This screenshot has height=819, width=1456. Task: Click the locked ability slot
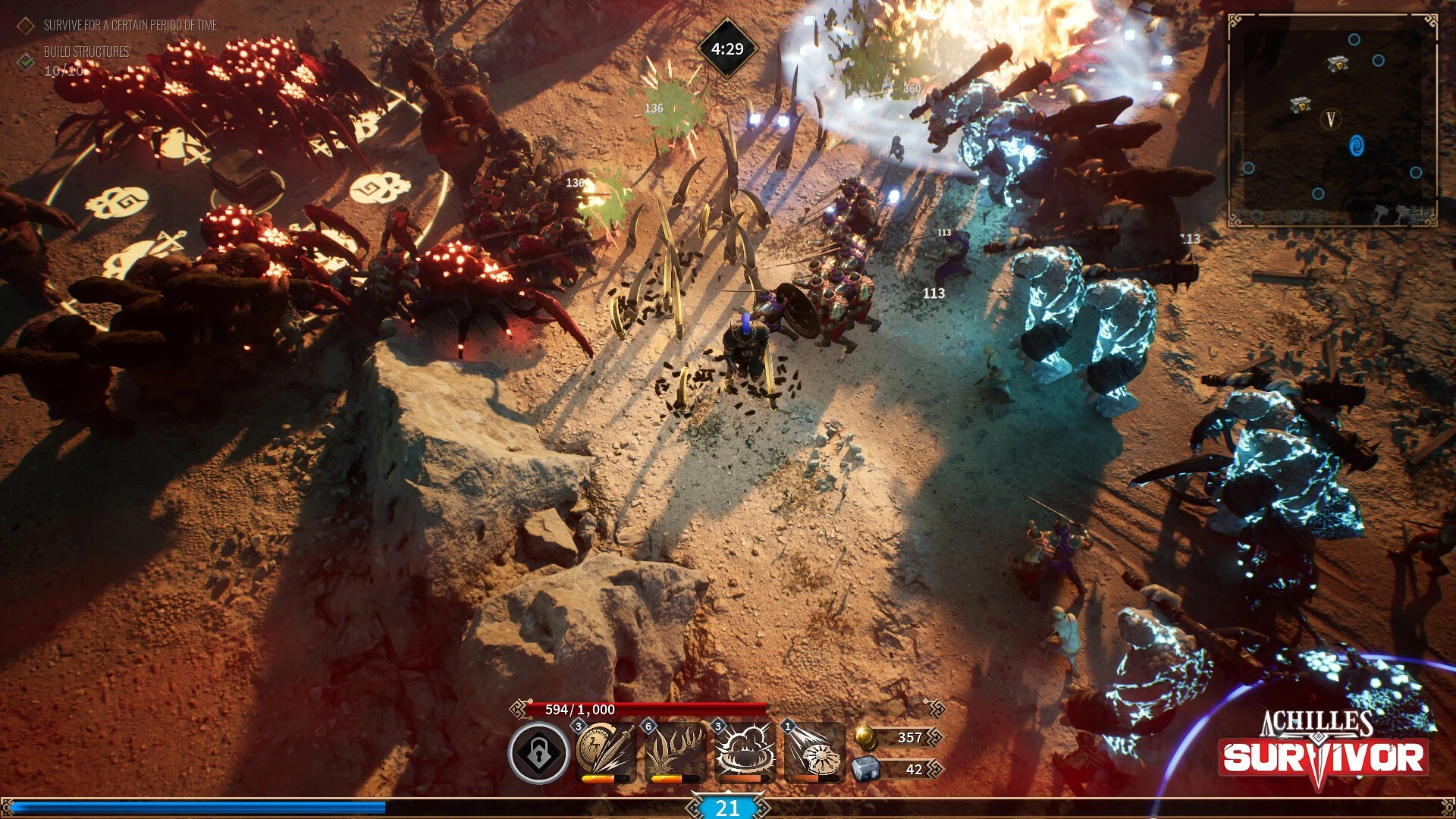click(x=538, y=752)
